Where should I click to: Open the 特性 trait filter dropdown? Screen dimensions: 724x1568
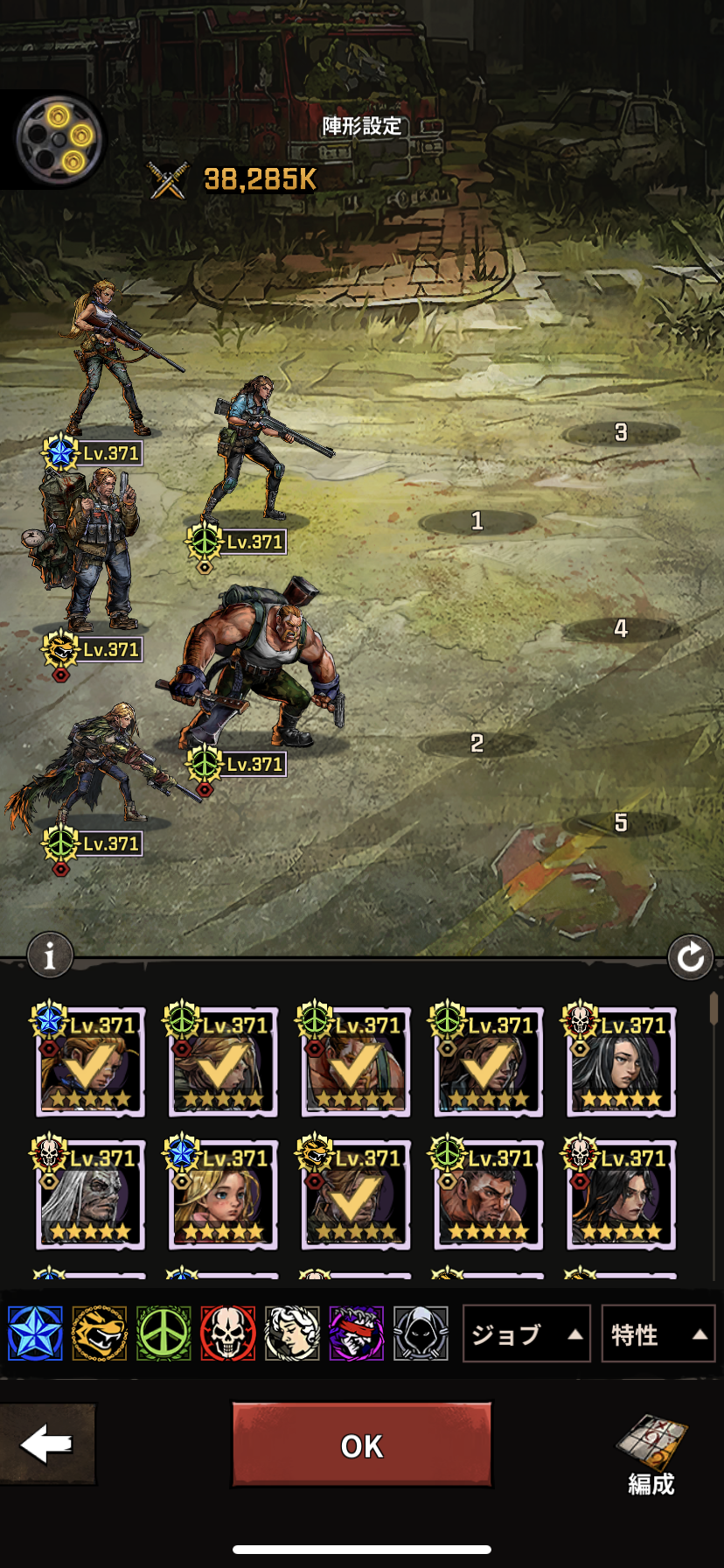coord(658,1334)
